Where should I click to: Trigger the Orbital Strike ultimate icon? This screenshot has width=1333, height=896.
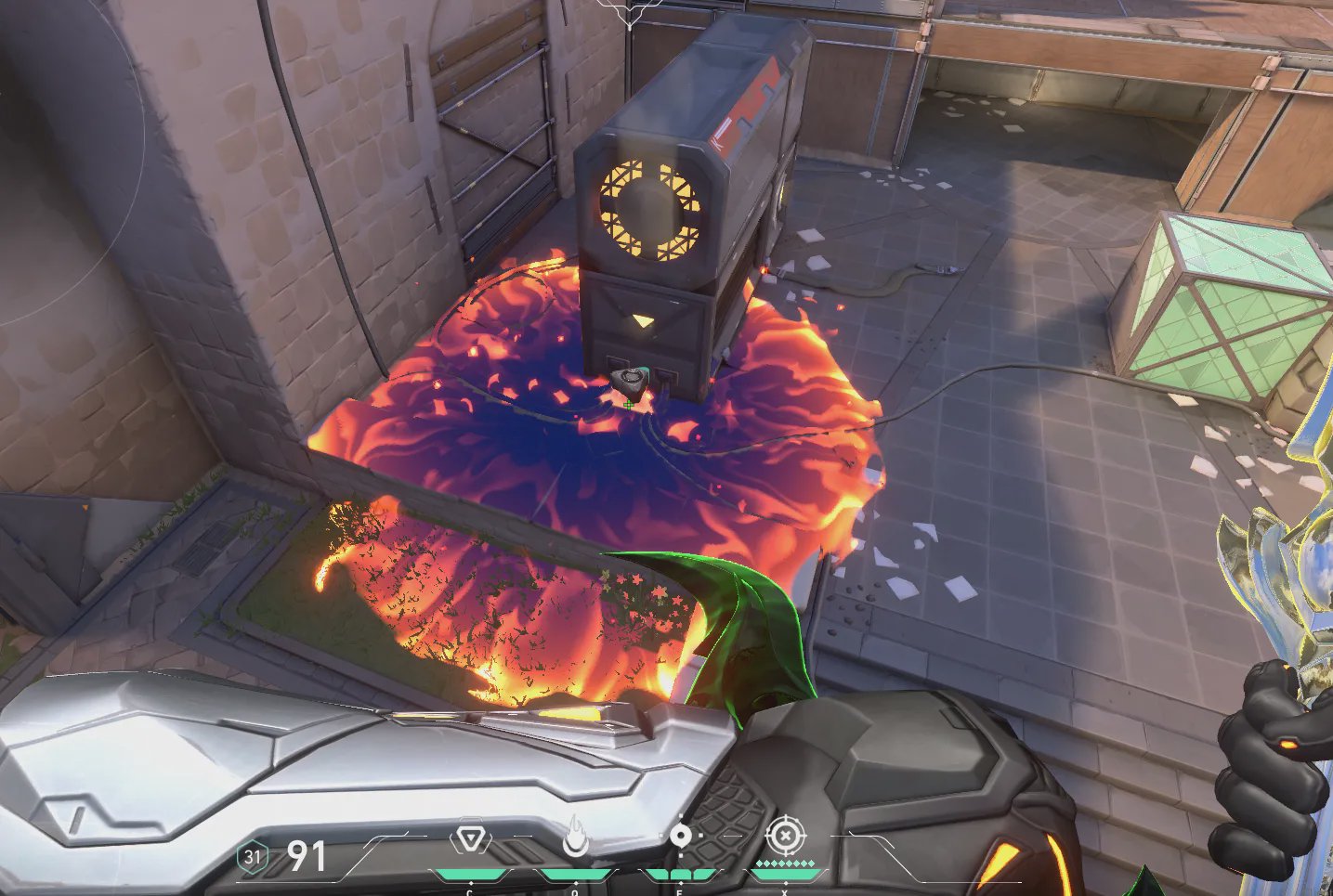point(785,836)
